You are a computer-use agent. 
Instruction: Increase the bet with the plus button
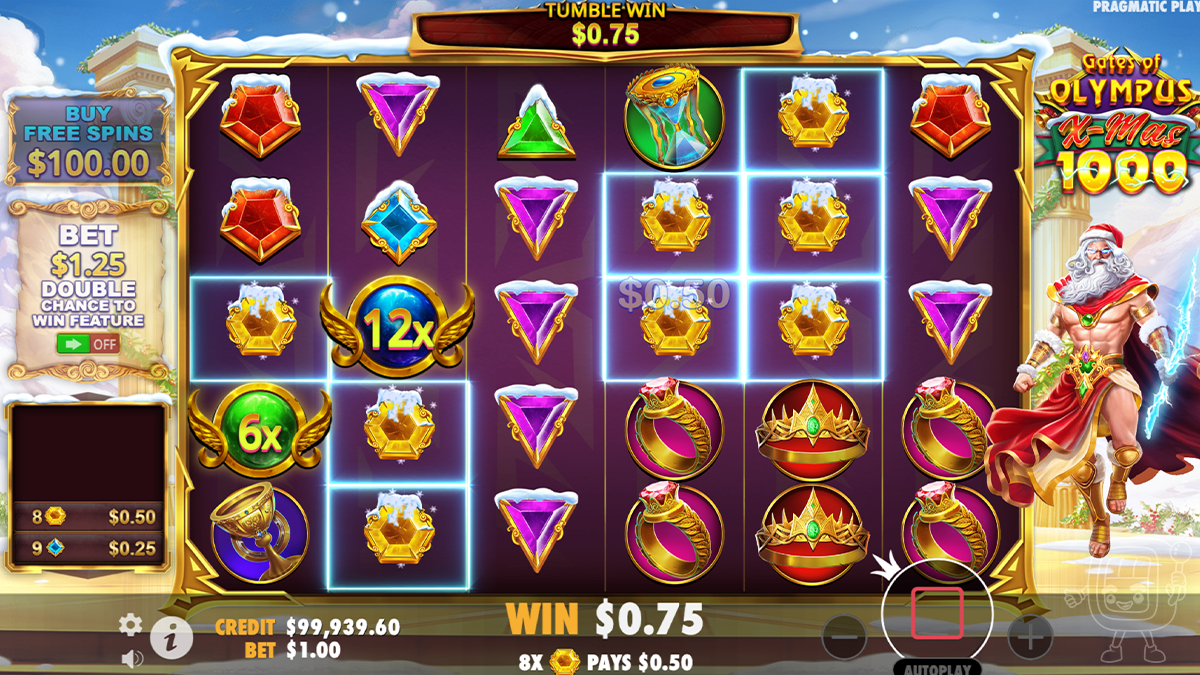pos(1029,633)
